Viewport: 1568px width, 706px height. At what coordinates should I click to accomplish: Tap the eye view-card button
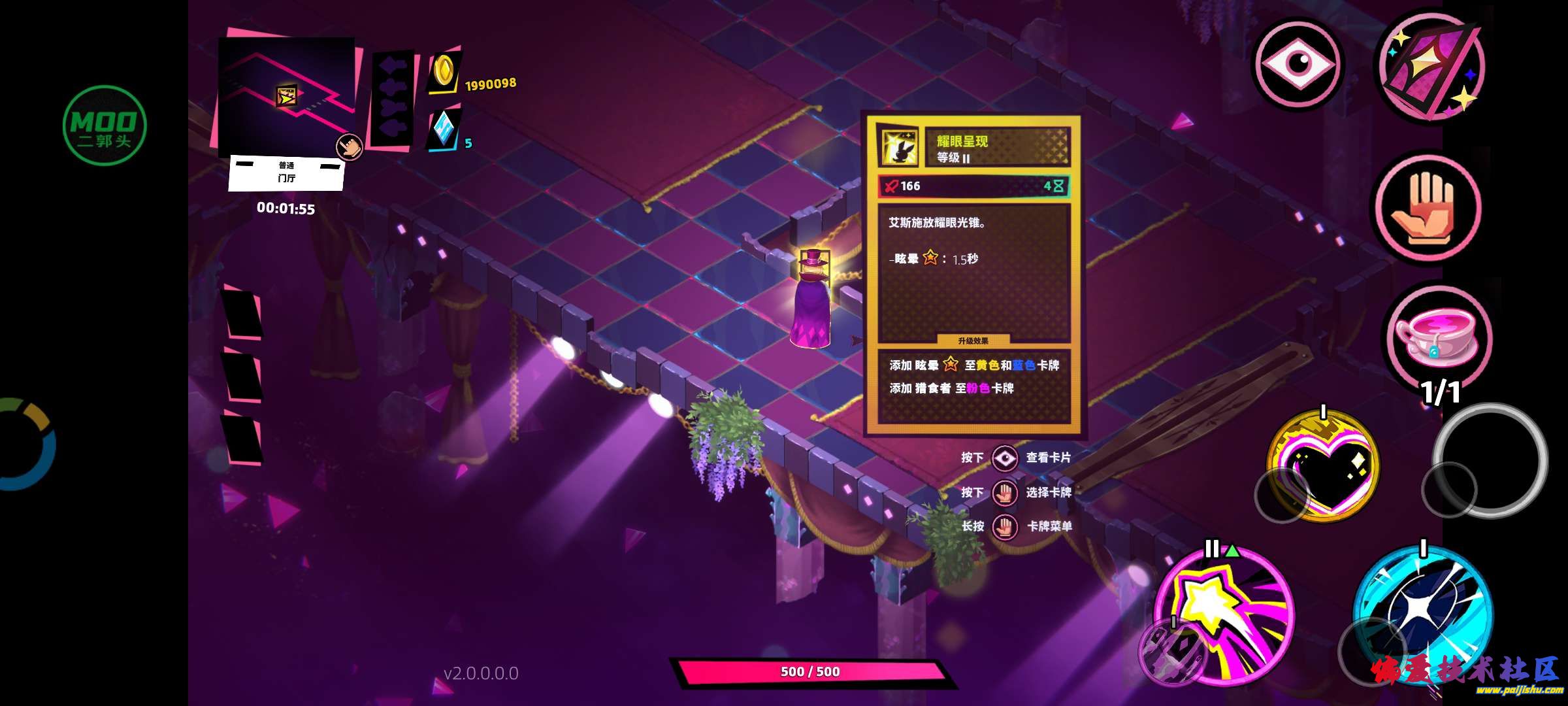pyautogui.click(x=1298, y=63)
